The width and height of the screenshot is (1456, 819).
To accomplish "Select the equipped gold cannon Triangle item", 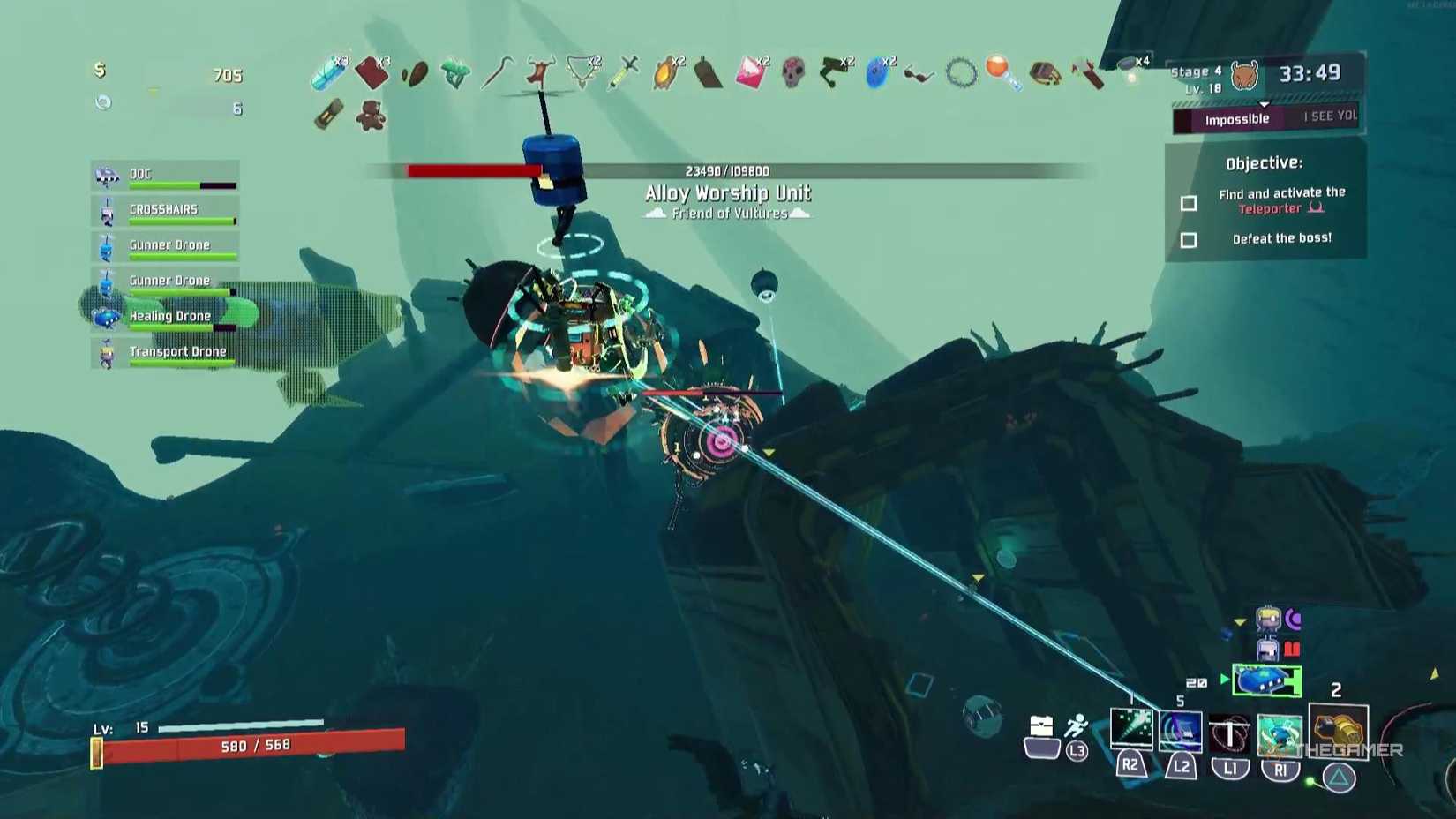I will click(x=1337, y=730).
